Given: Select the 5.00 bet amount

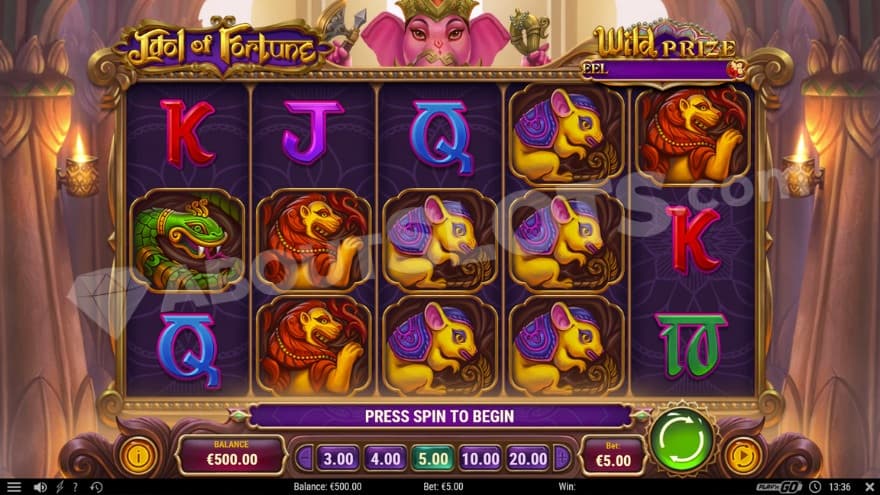Looking at the screenshot, I should click(x=432, y=458).
